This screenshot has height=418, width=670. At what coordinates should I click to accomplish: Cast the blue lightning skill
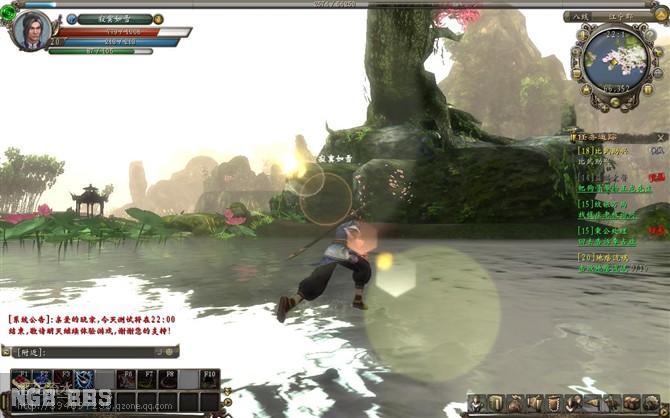coord(84,379)
